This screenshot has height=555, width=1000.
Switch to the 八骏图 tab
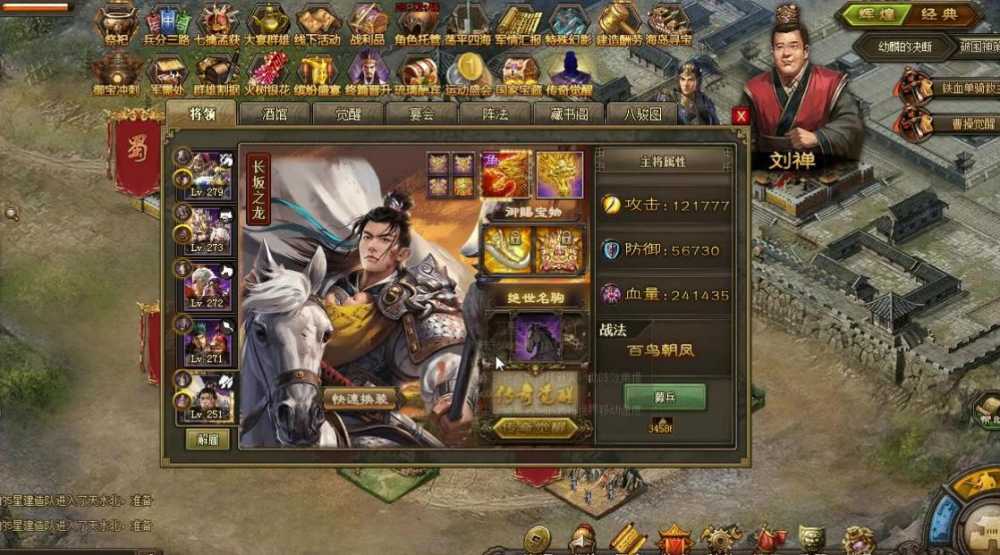pyautogui.click(x=641, y=114)
